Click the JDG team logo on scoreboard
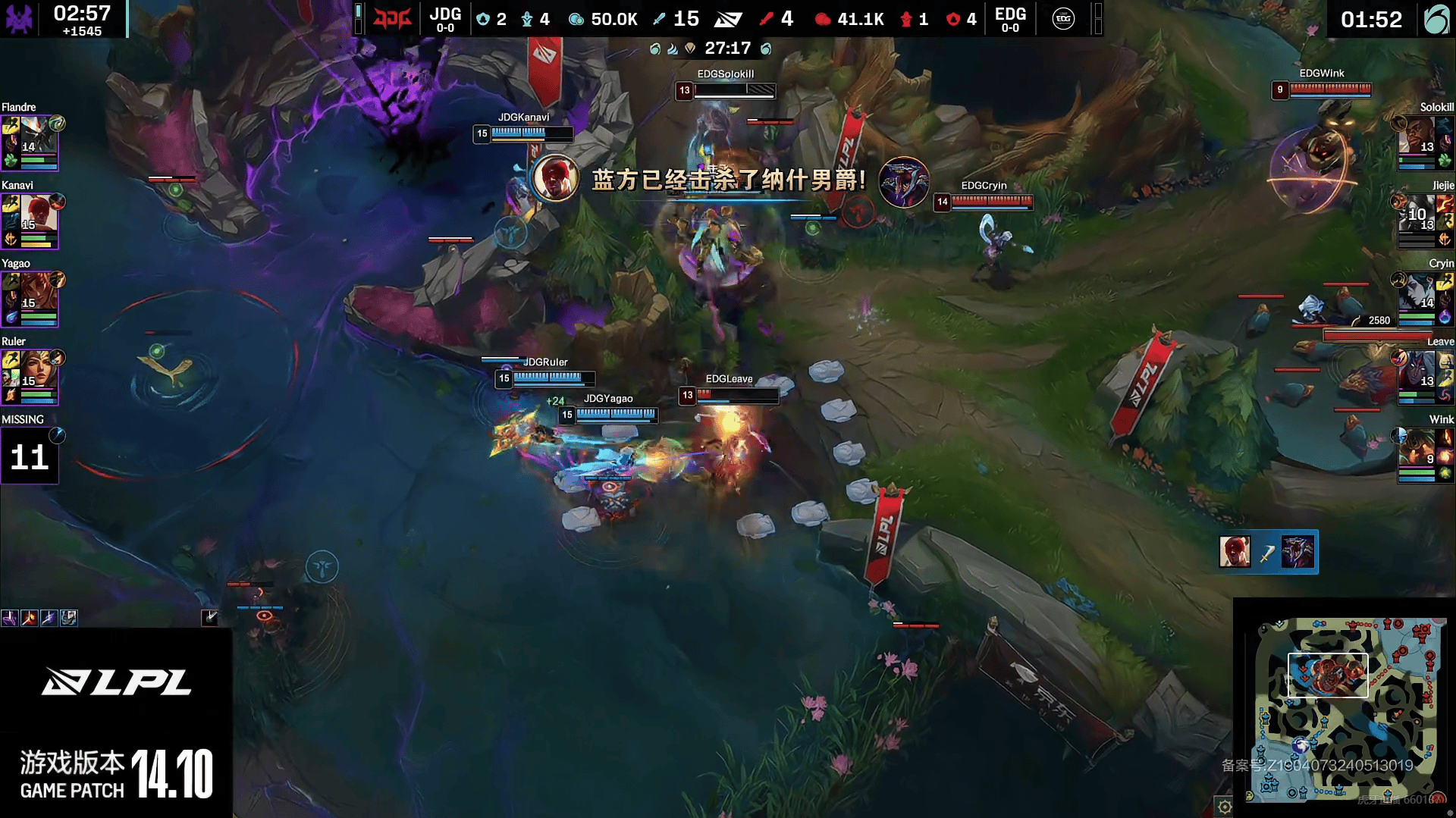Screen dimensions: 1456x818 (393, 18)
